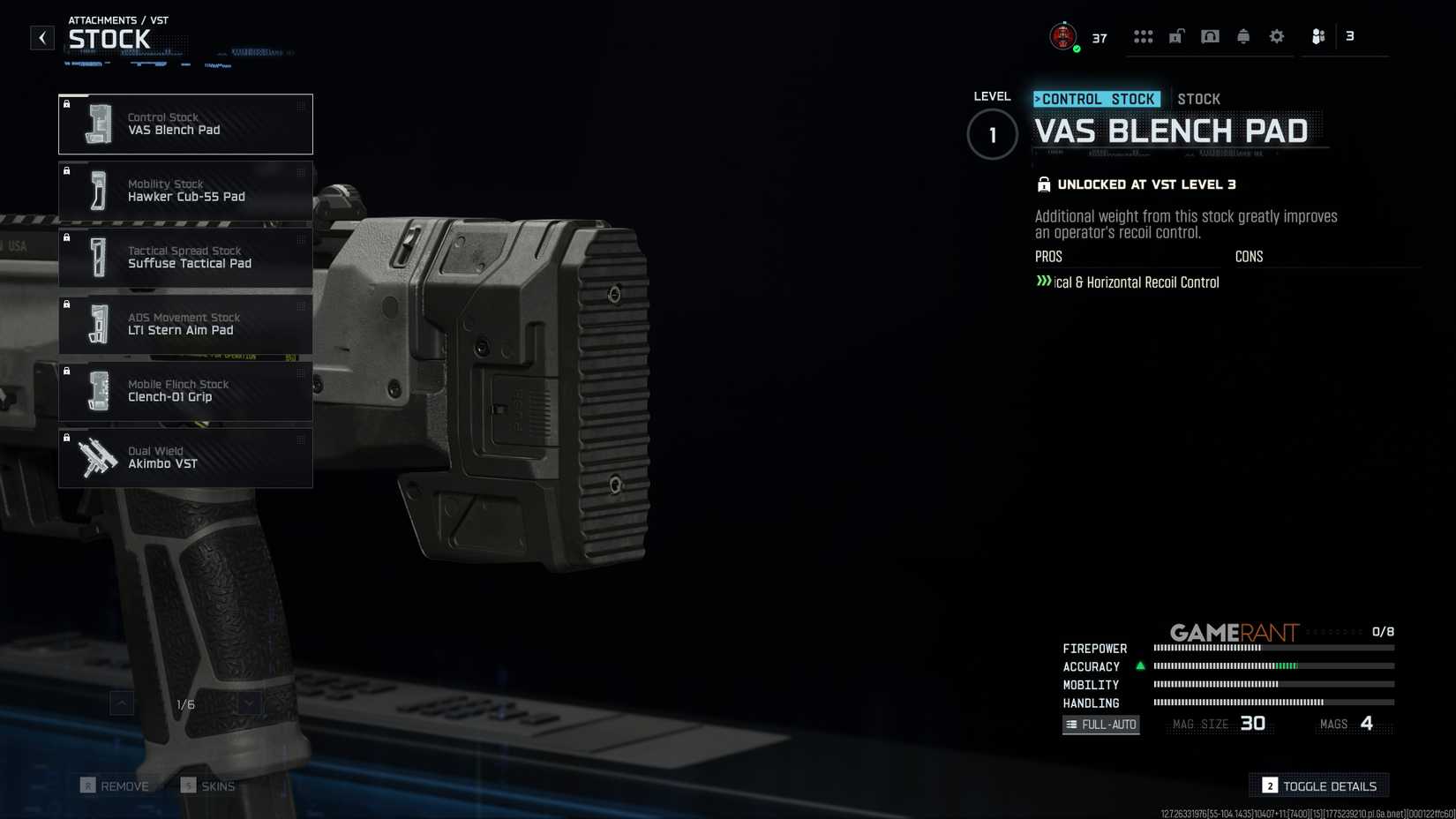The height and width of the screenshot is (819, 1456).
Task: Click the unlocked padlock icon in the header
Action: [1175, 35]
